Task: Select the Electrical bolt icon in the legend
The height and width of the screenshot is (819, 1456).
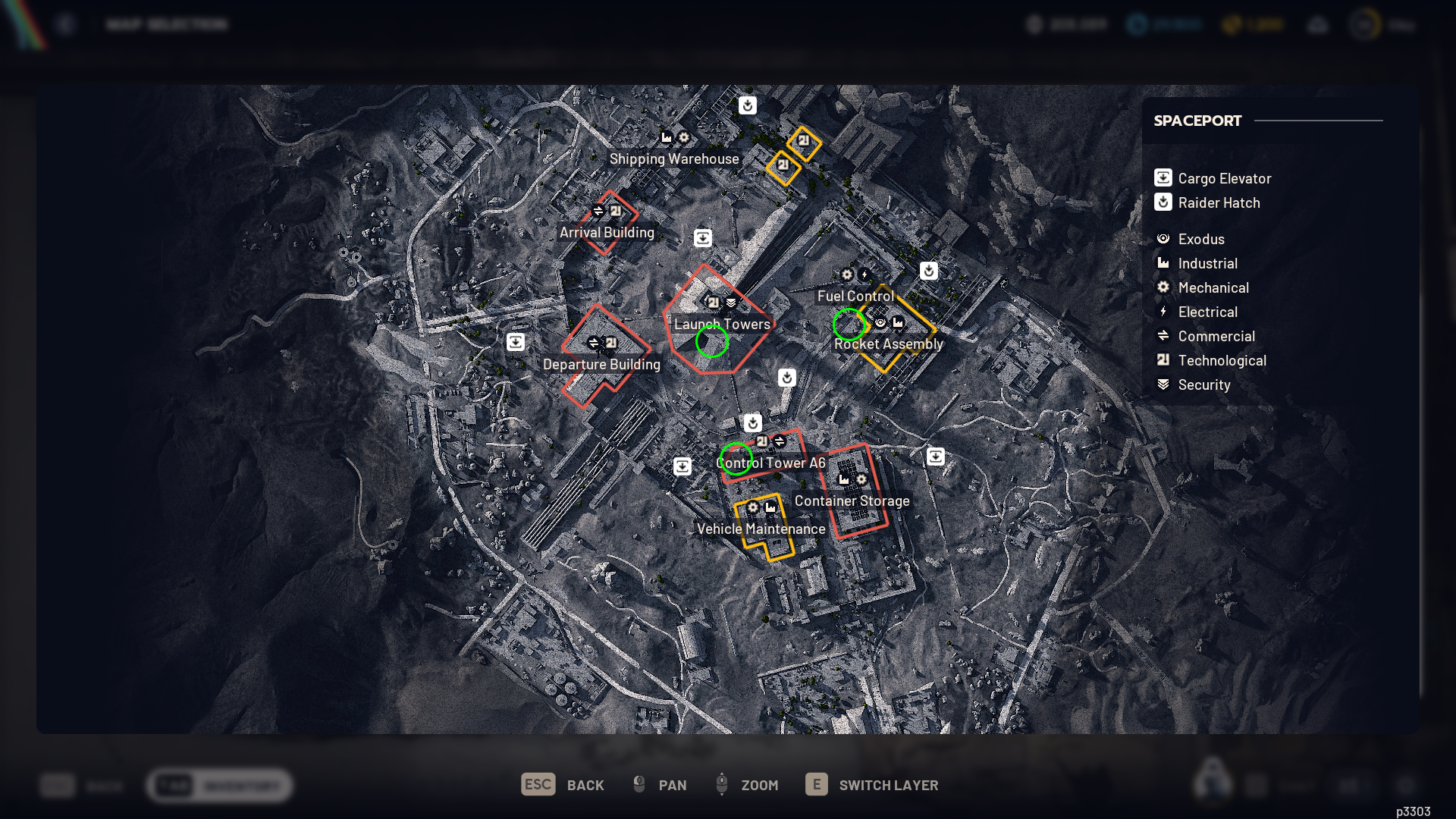Action: click(1164, 311)
